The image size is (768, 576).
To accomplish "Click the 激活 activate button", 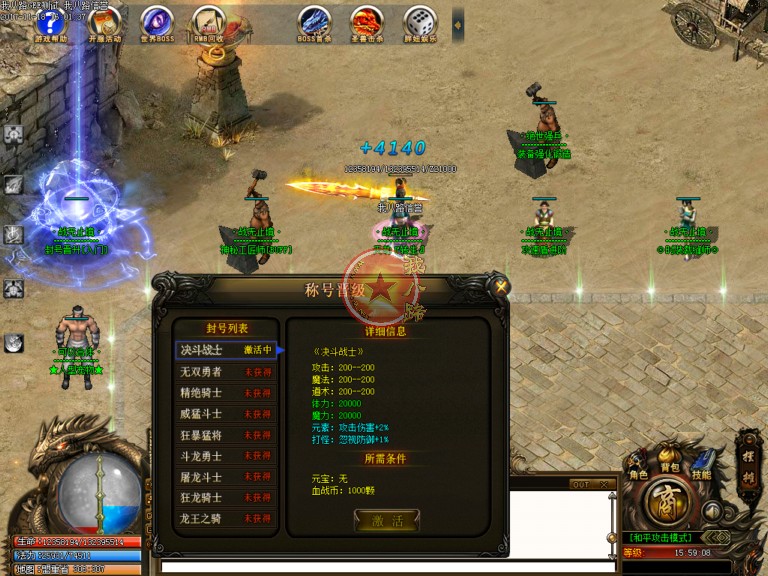I will pyautogui.click(x=386, y=520).
